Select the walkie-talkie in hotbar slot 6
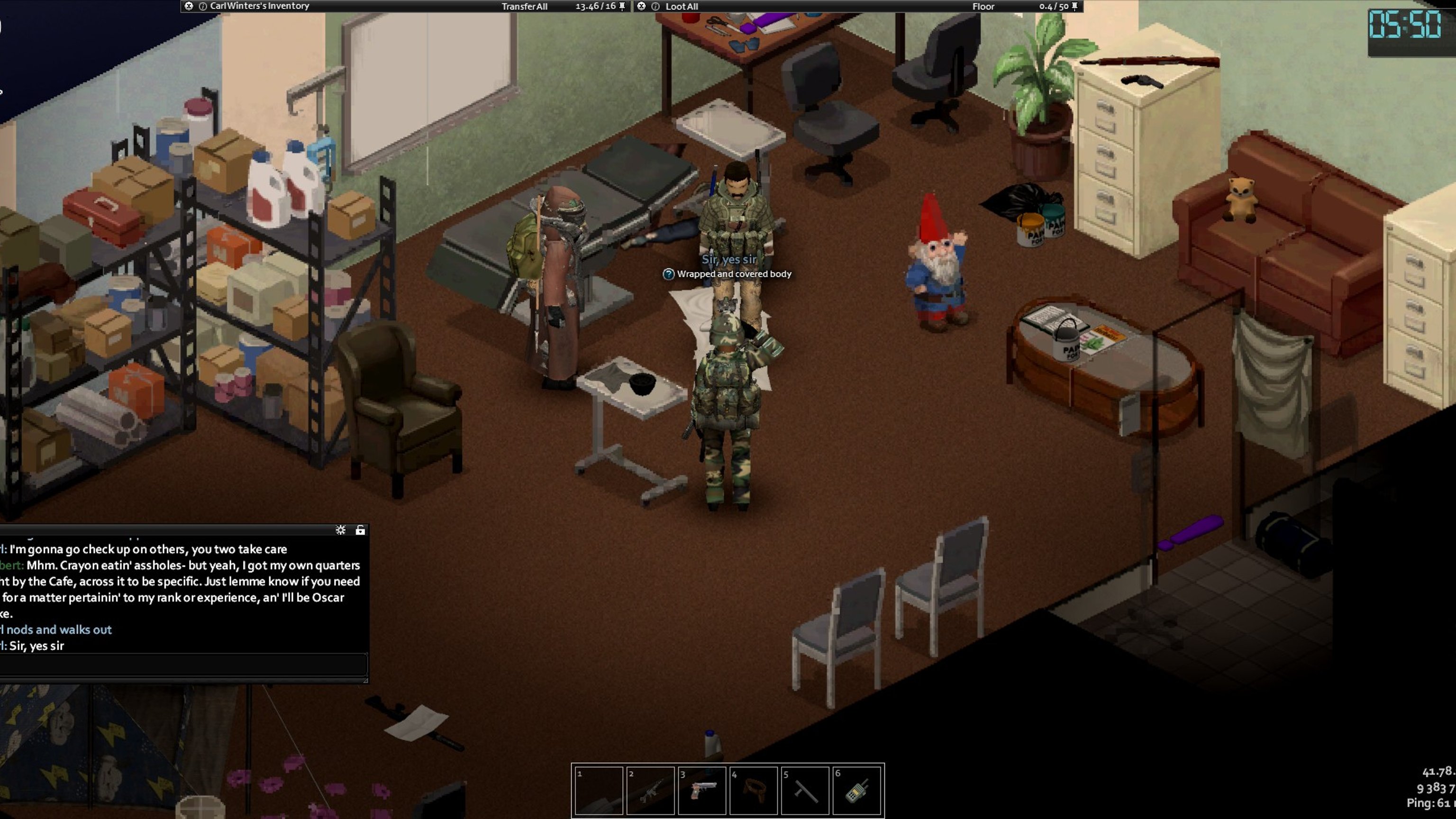 [x=856, y=790]
